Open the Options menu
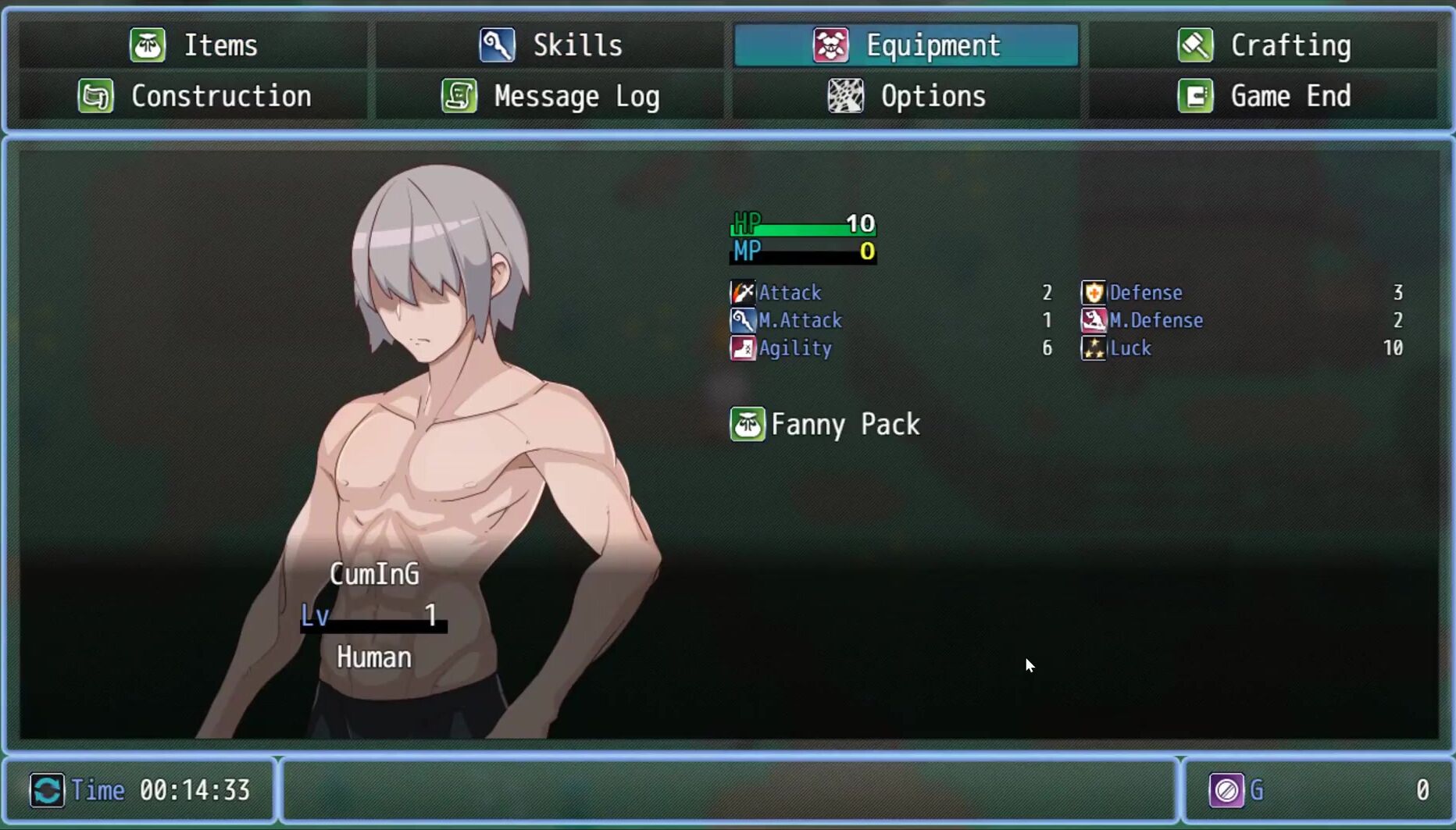The height and width of the screenshot is (830, 1456). click(x=906, y=96)
